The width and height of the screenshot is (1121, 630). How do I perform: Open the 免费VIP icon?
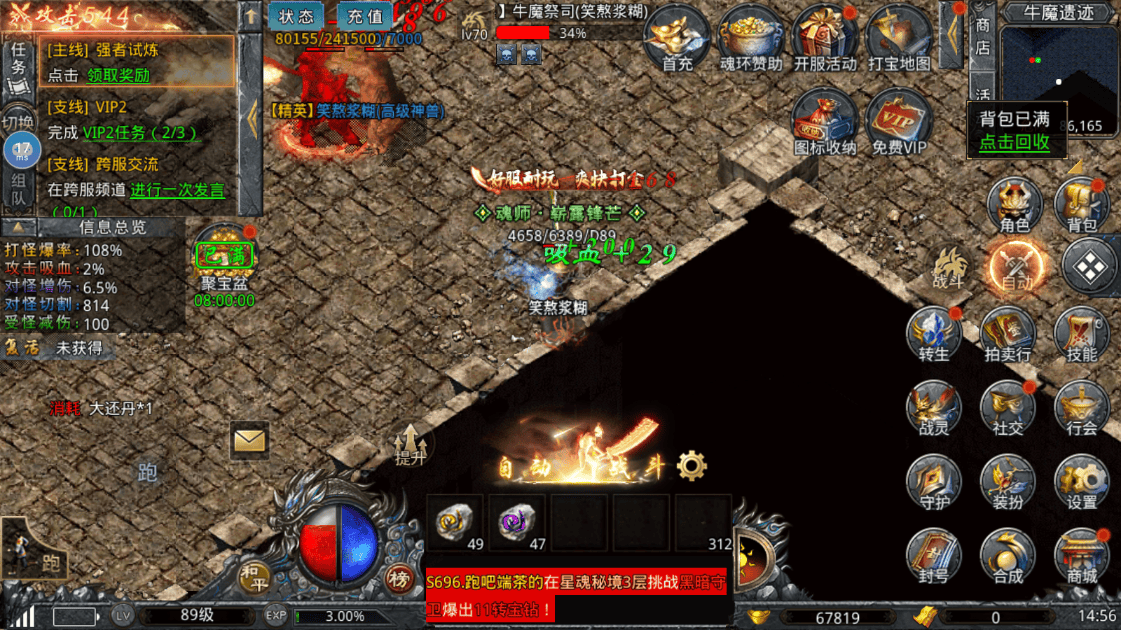pyautogui.click(x=898, y=124)
